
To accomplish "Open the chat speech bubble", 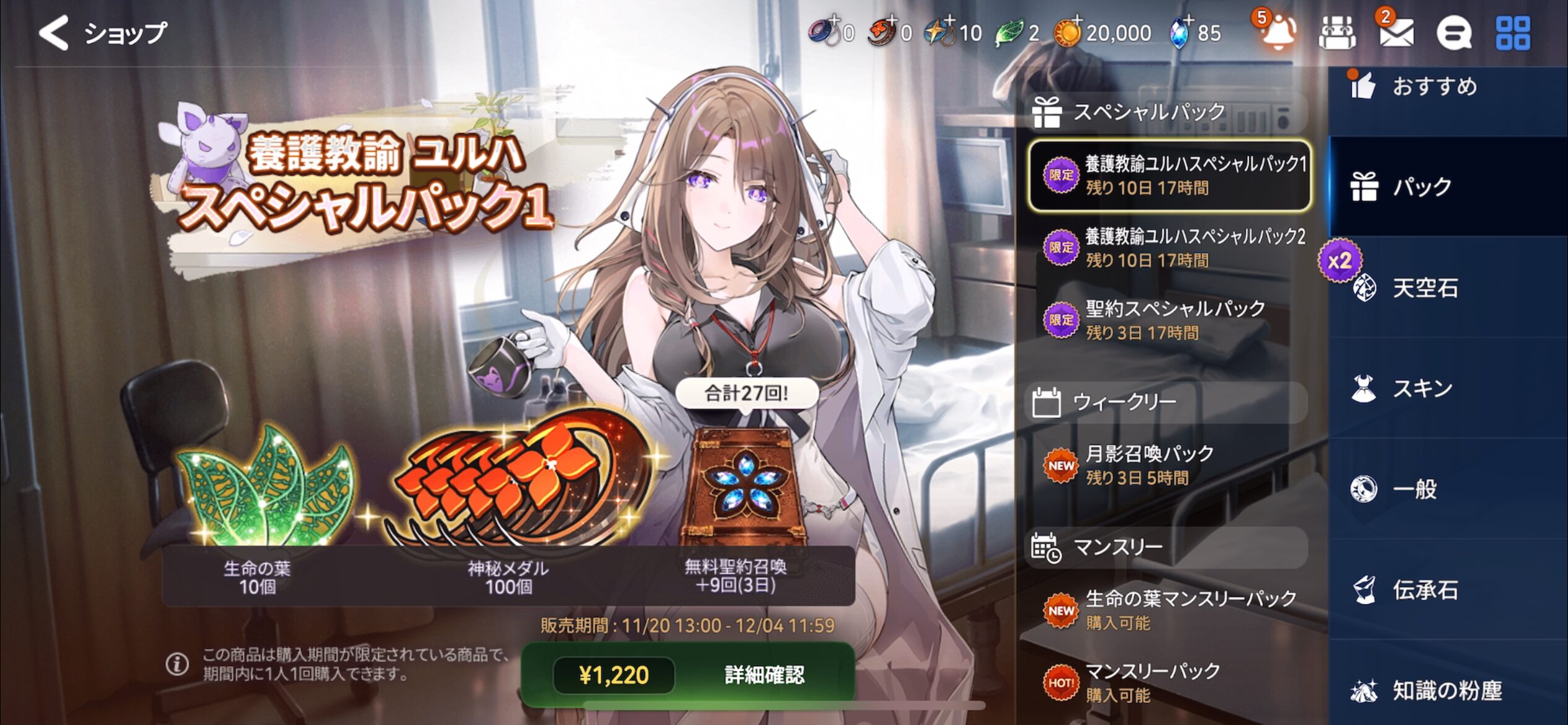I will 1453,32.
